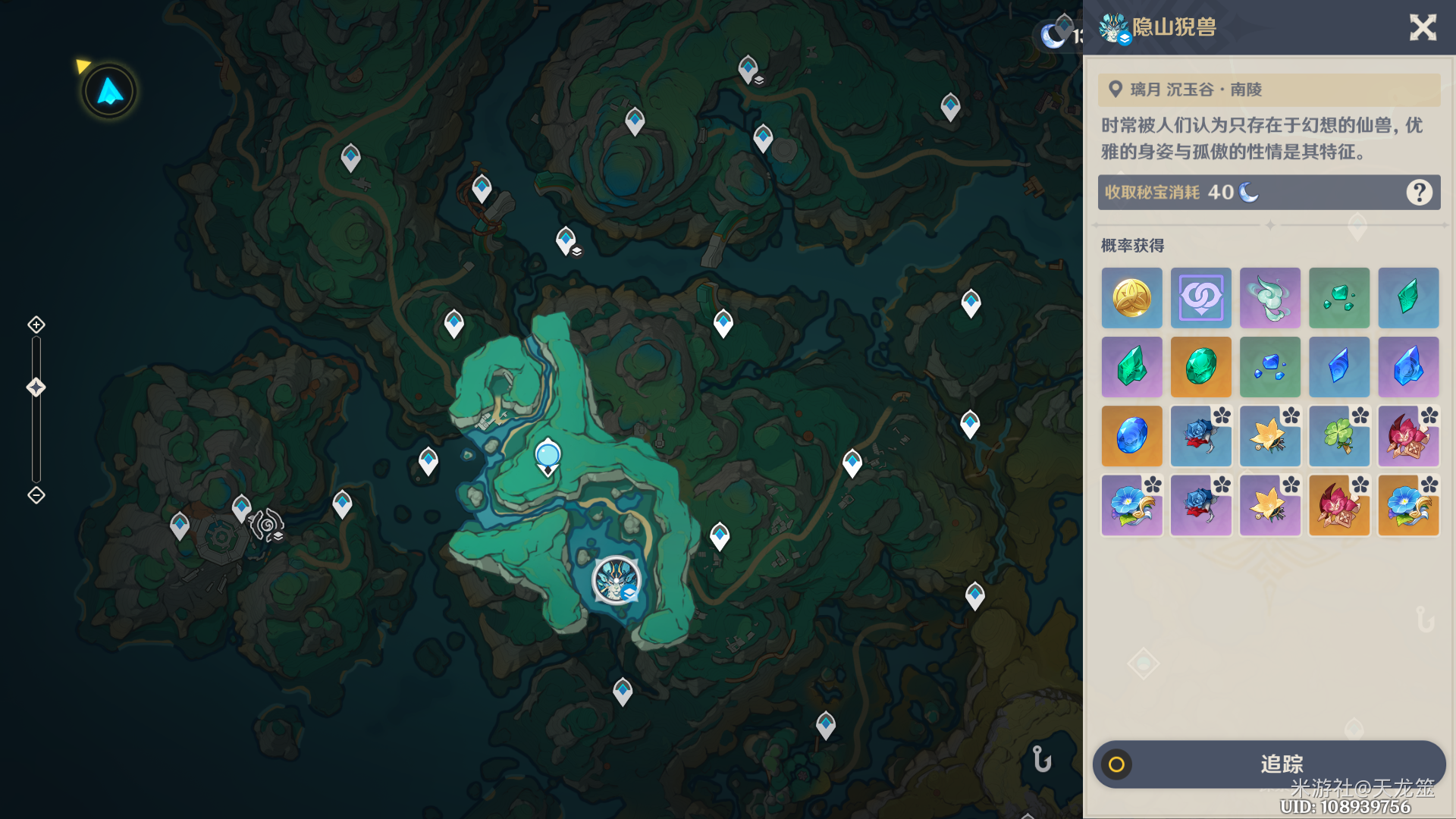Click the map zoom slider handle
This screenshot has height=819, width=1456.
36,388
